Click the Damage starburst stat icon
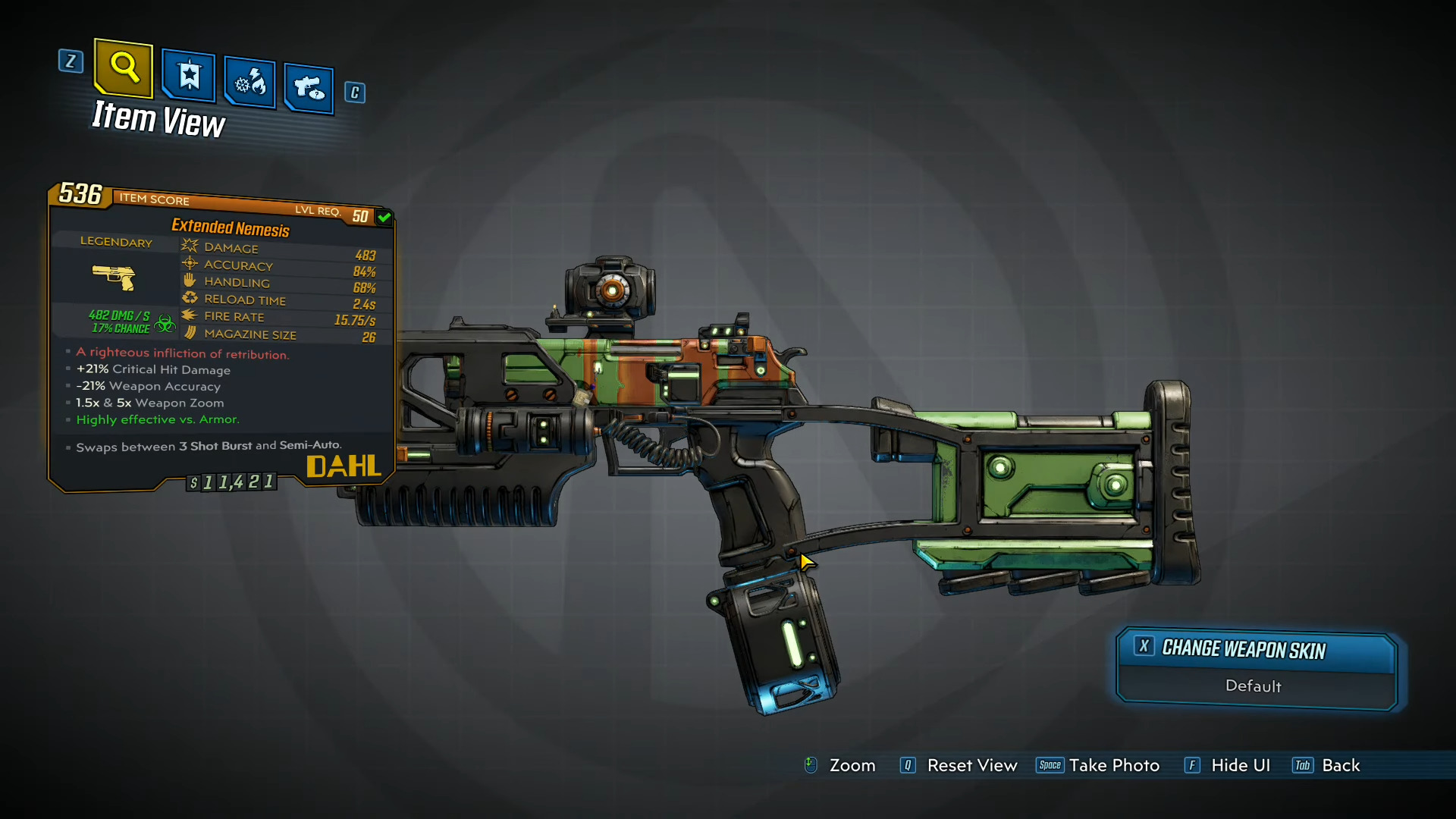 tap(191, 246)
